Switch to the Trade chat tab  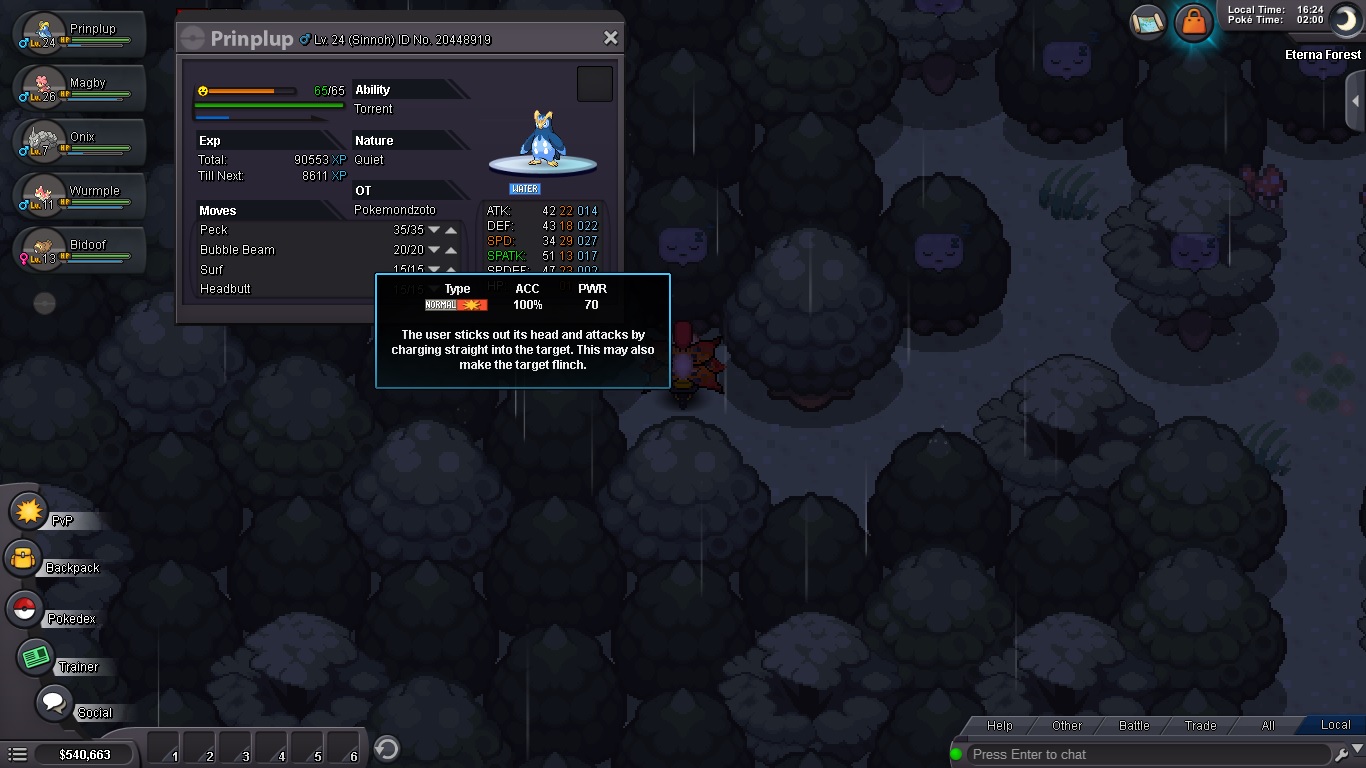(x=1201, y=725)
